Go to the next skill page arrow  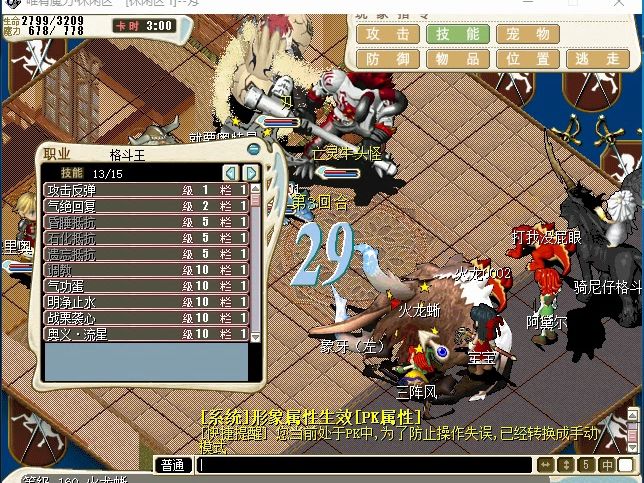[251, 173]
